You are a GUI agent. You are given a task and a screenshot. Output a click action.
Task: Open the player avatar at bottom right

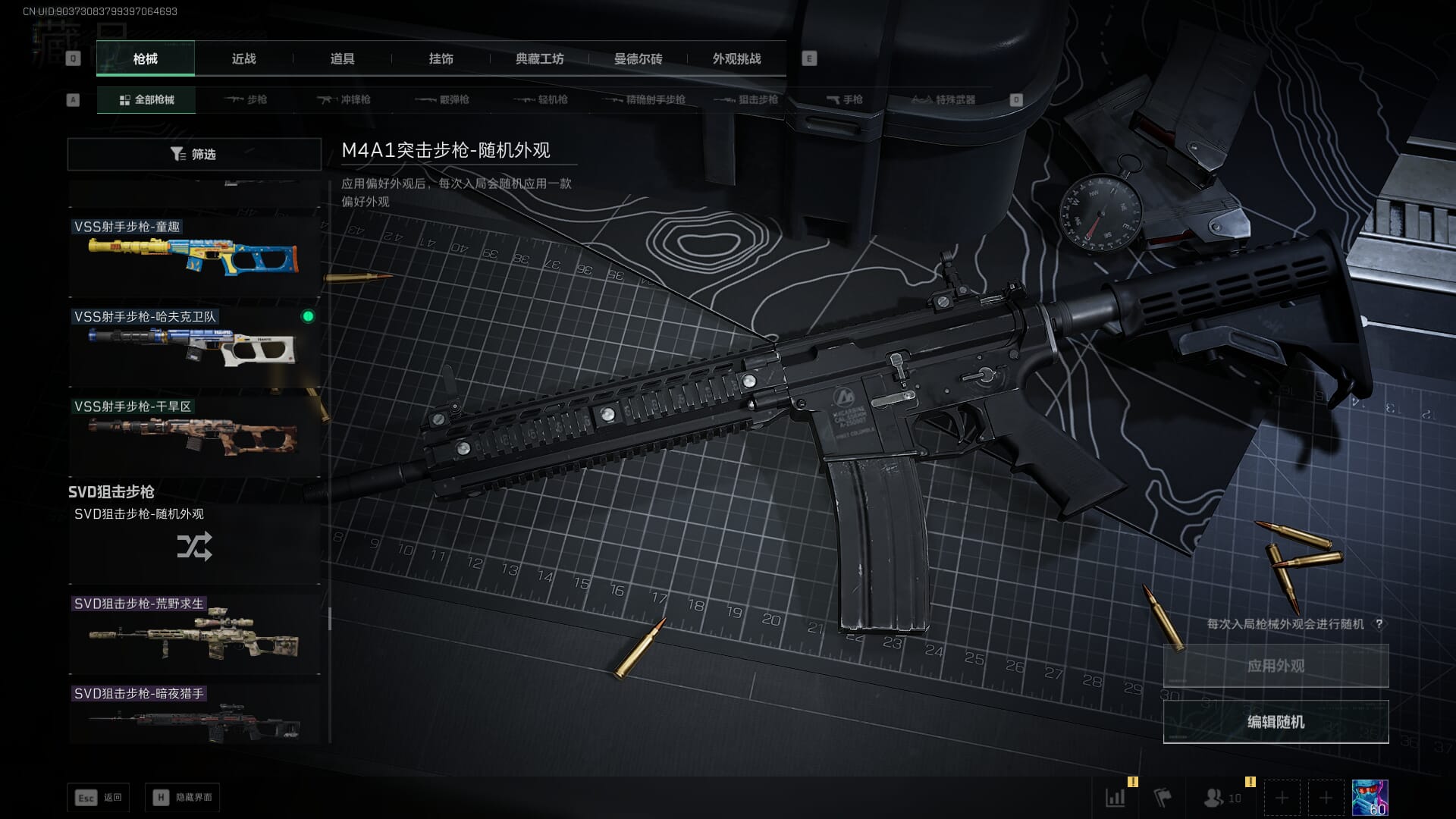point(1370,798)
